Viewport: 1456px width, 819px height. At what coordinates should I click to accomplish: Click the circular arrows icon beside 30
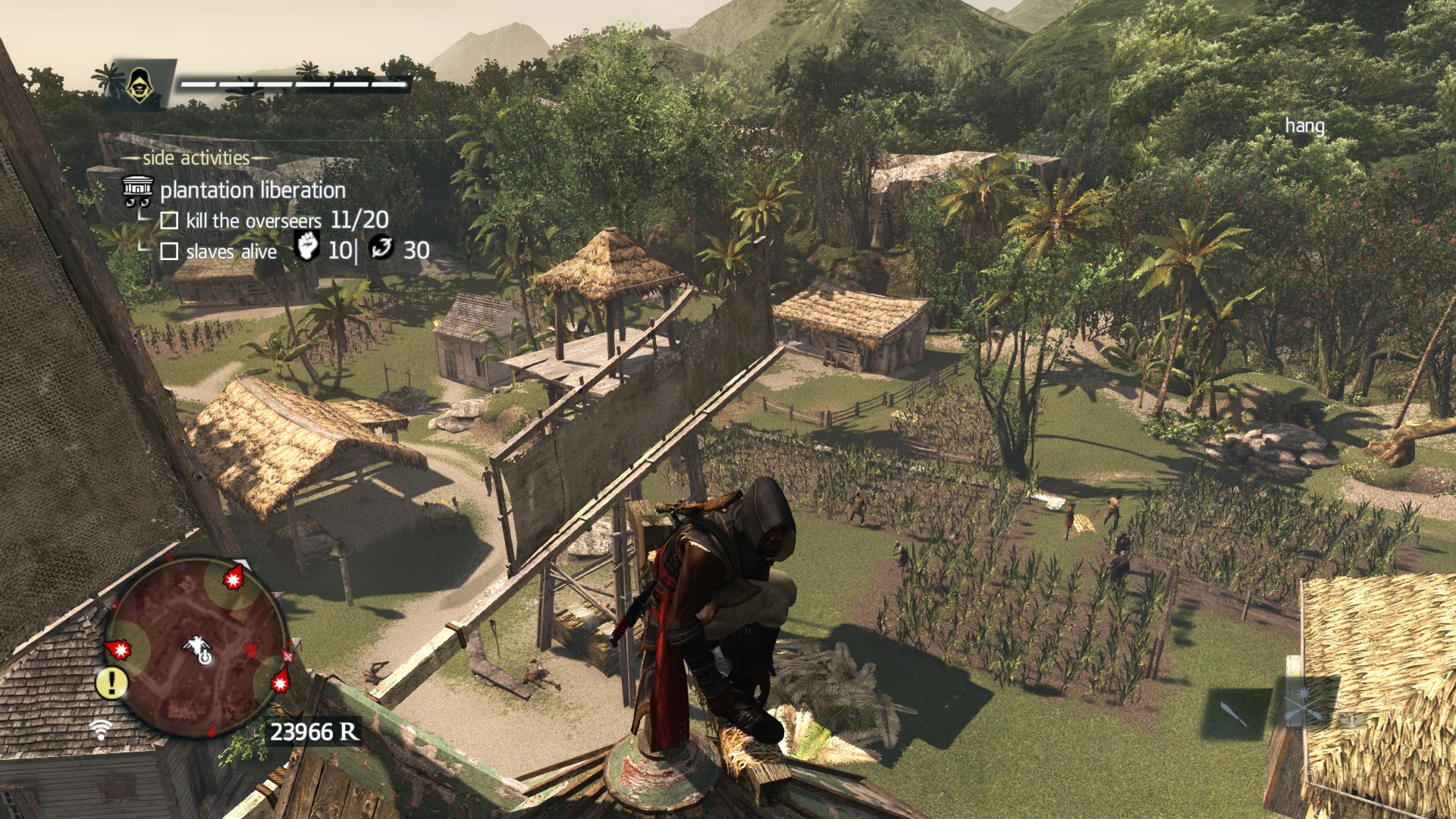pos(381,247)
